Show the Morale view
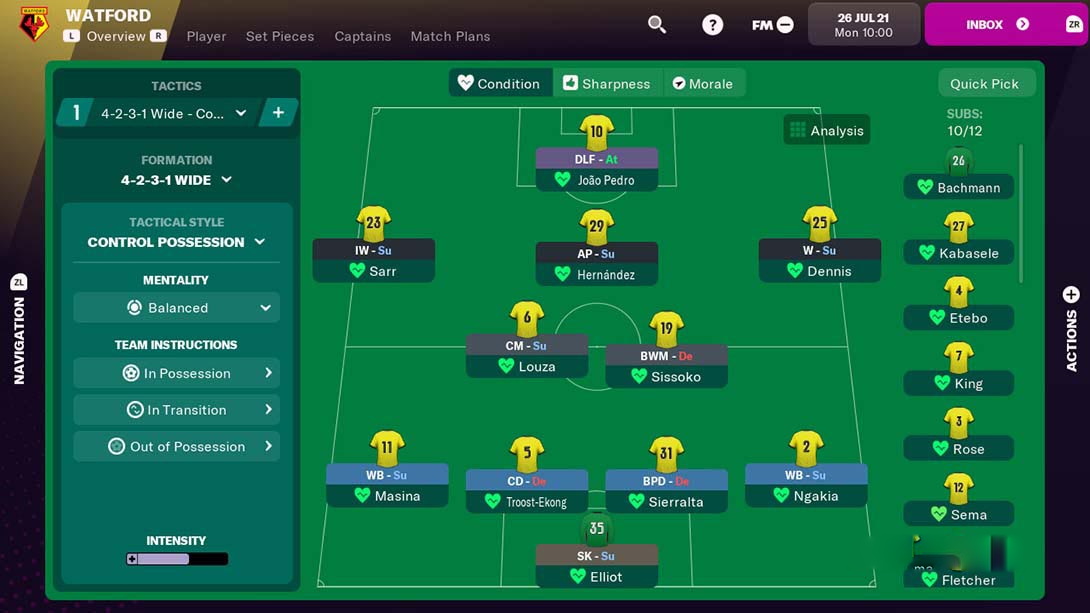 702,84
